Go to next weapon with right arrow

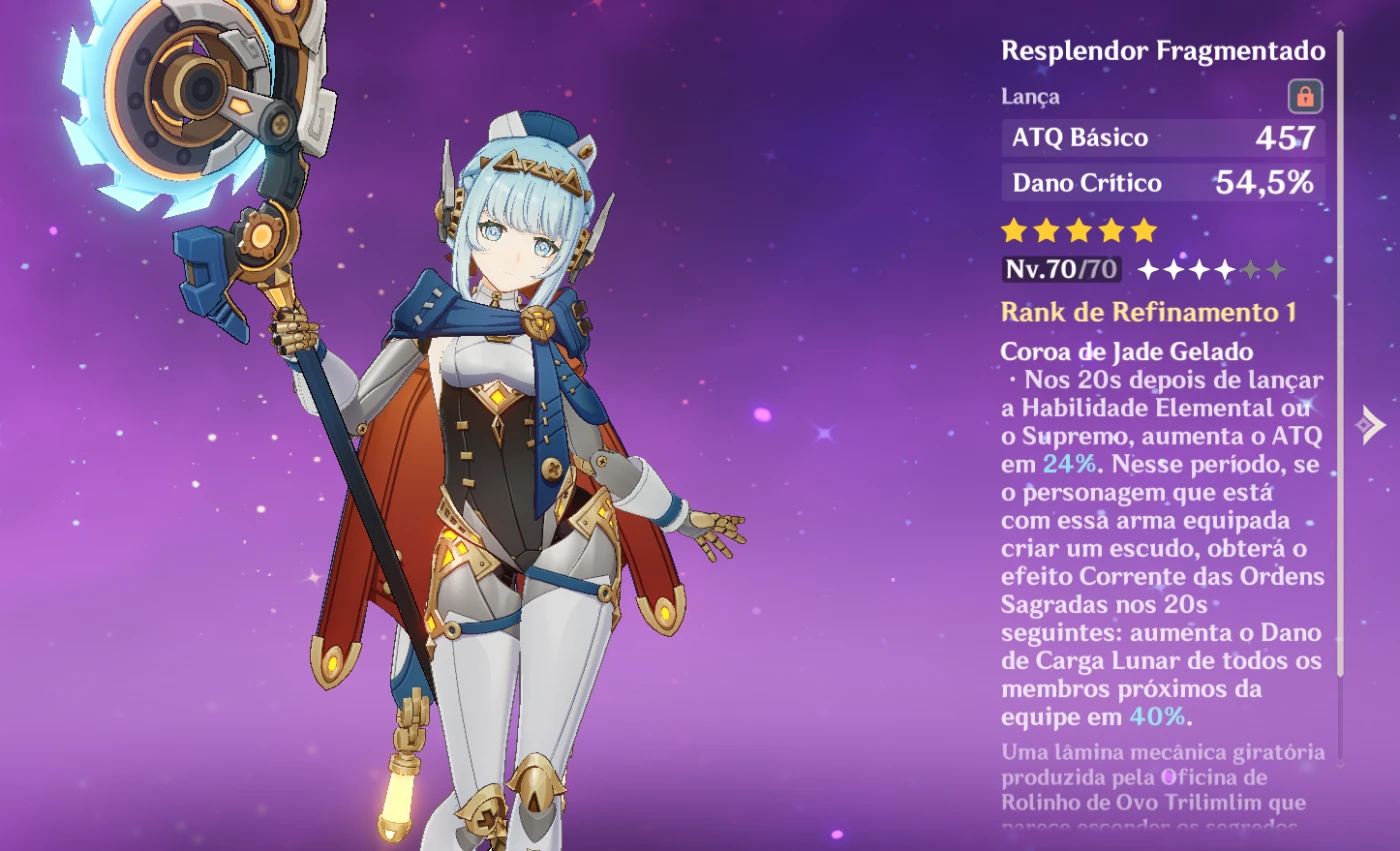(1370, 425)
